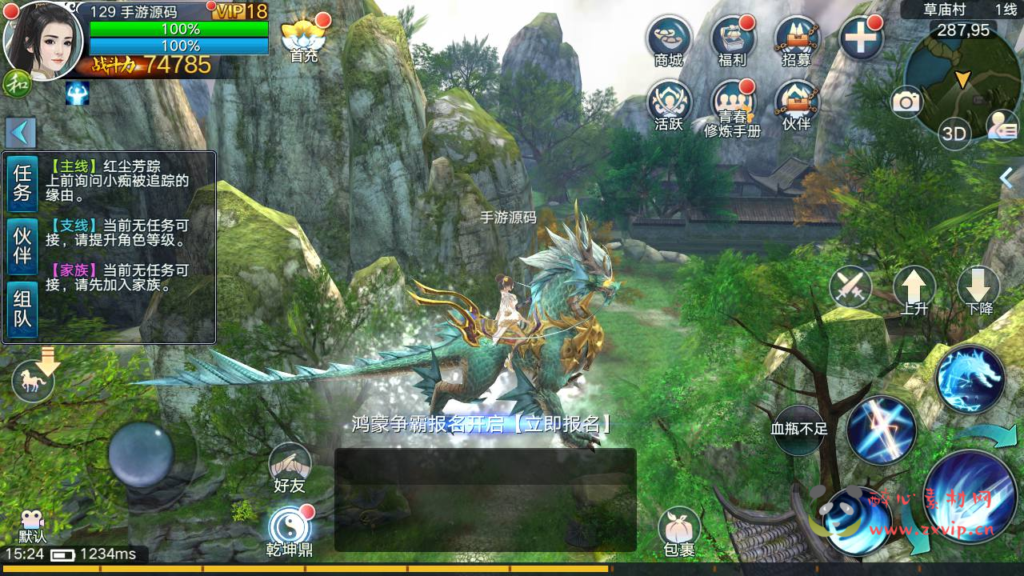The image size is (1024, 576).
Task: Open the 福利 welfare rewards
Action: click(x=732, y=40)
